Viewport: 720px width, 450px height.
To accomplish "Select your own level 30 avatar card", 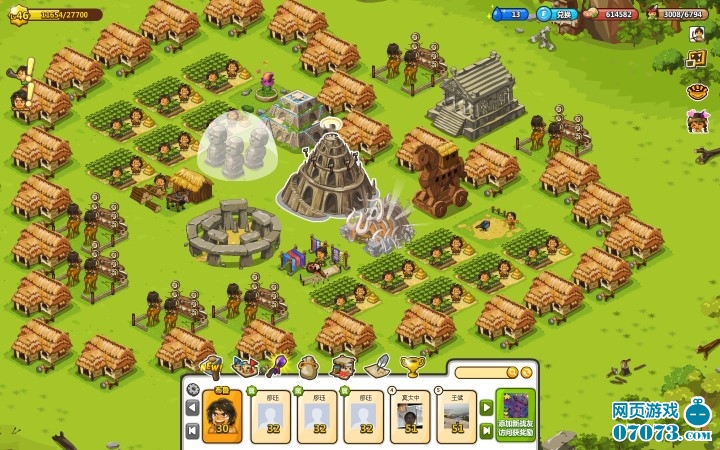I will [x=220, y=416].
